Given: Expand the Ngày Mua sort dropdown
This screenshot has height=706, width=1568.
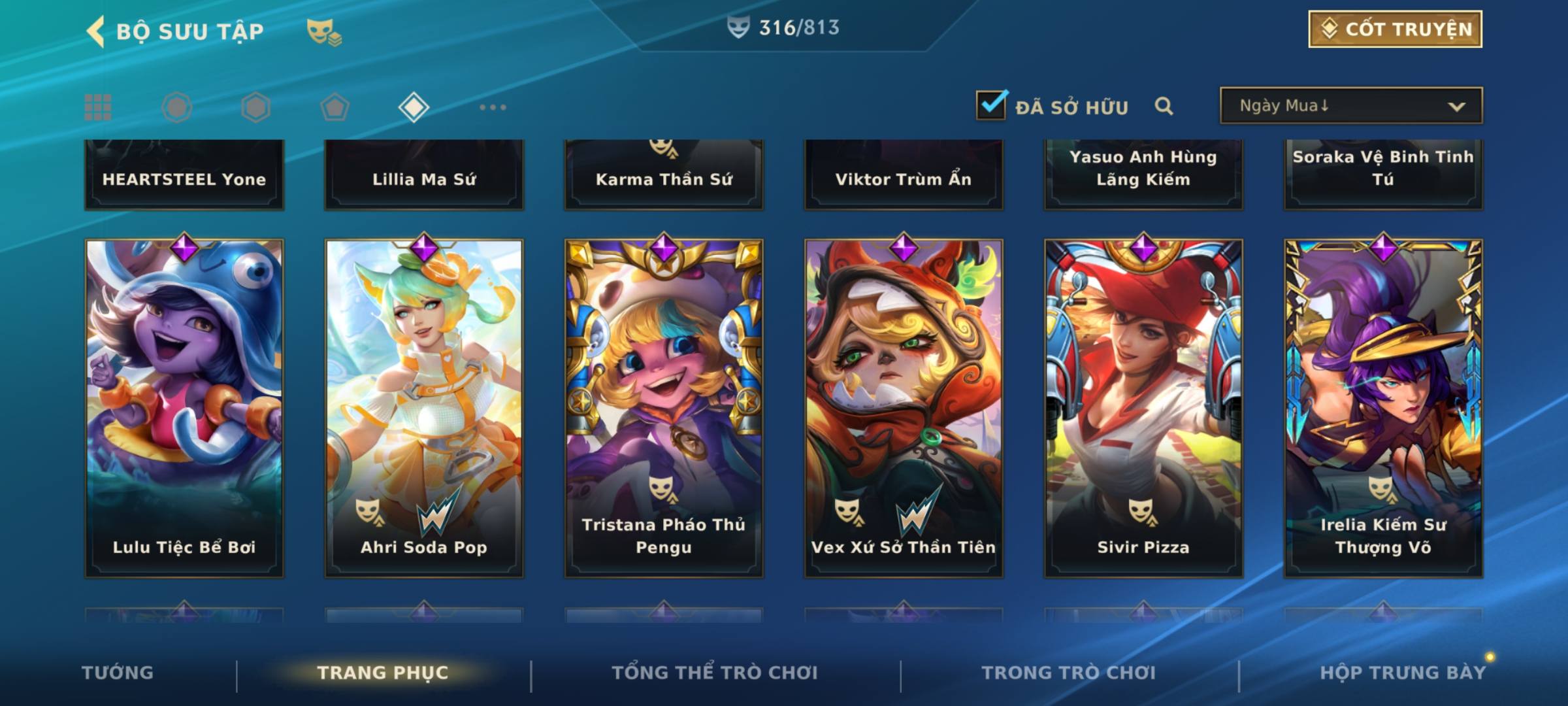Looking at the screenshot, I should click(x=1350, y=106).
